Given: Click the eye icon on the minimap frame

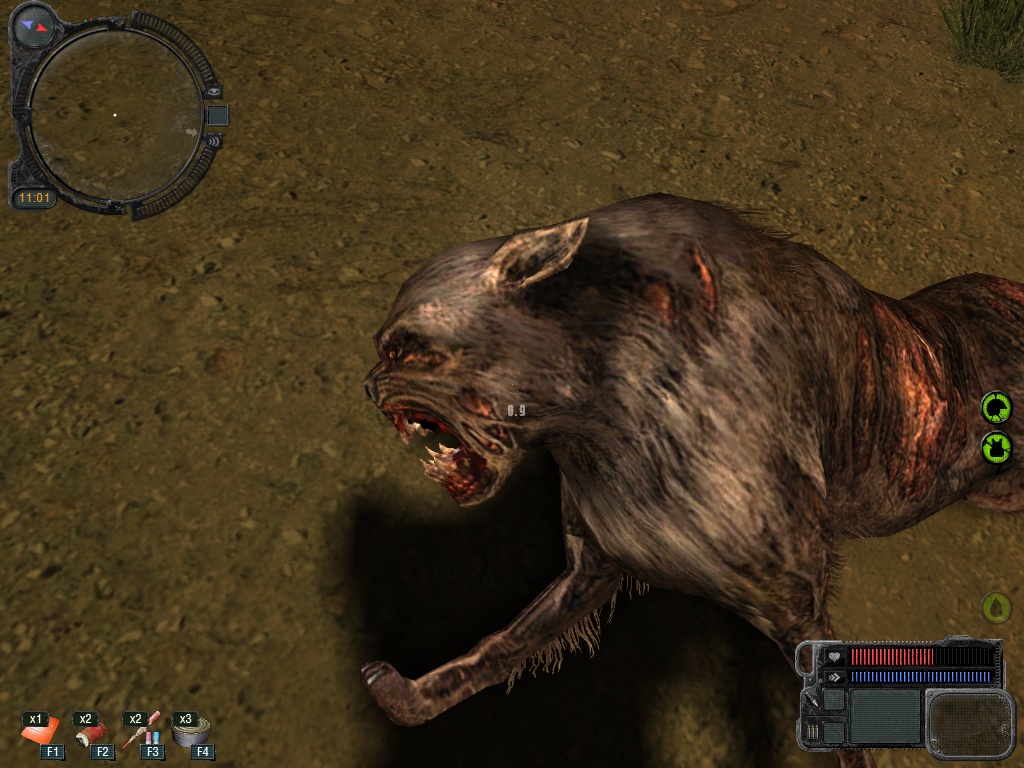Looking at the screenshot, I should click(214, 91).
